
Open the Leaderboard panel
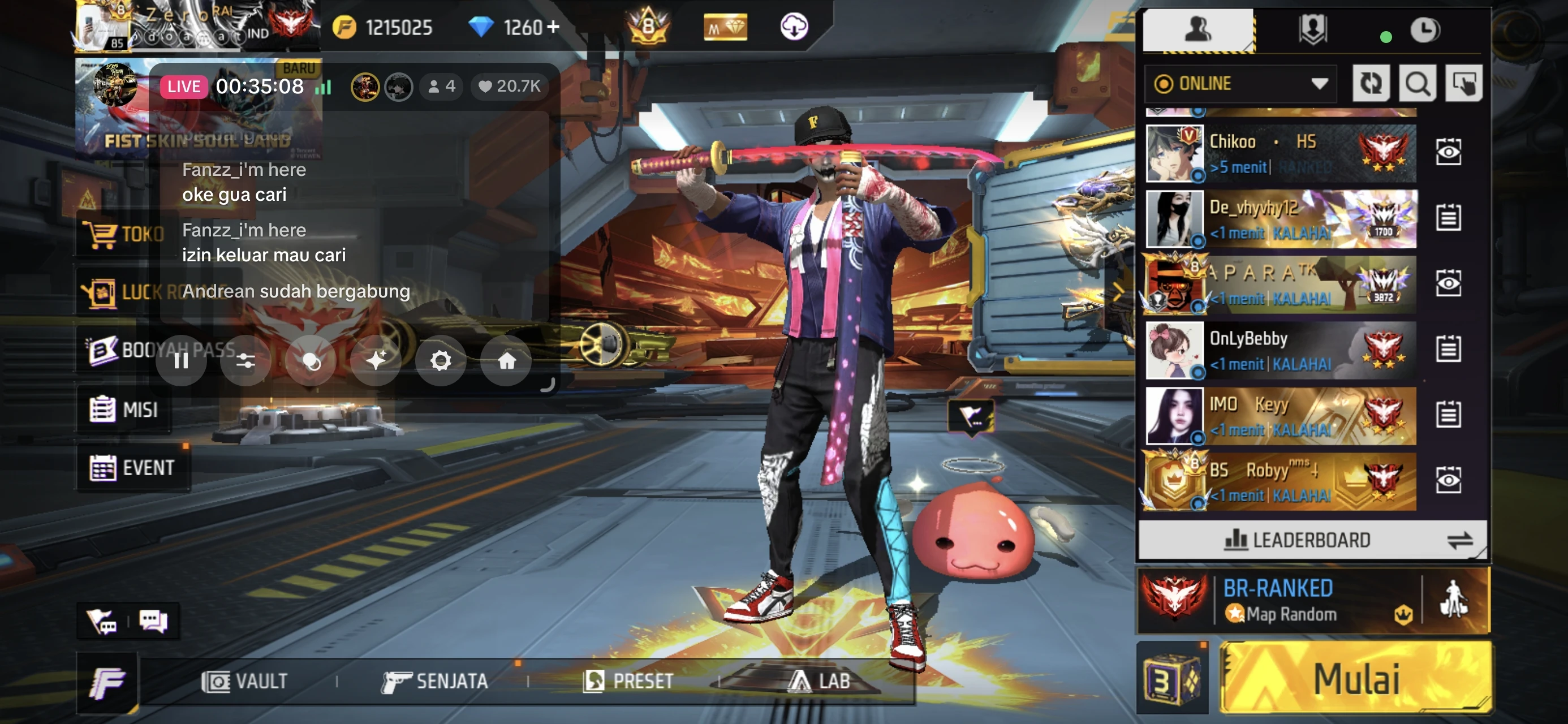tap(1311, 540)
